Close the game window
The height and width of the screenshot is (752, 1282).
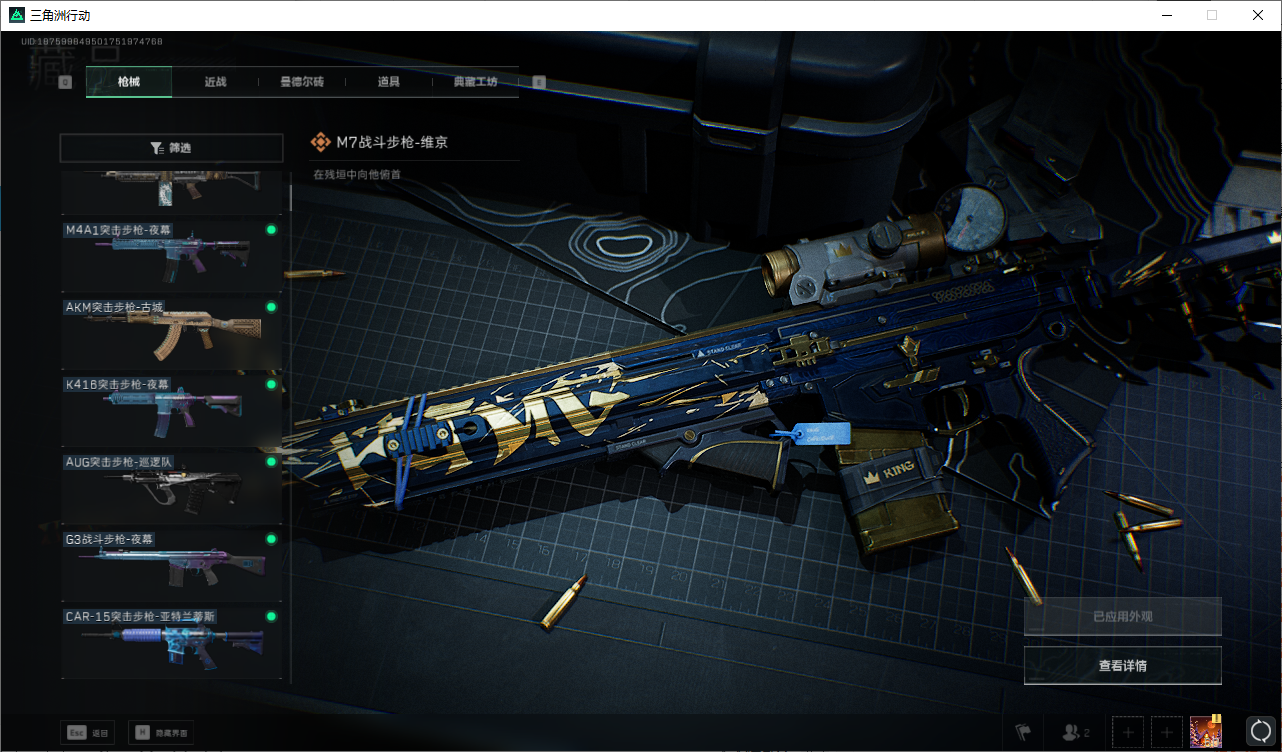(x=1258, y=15)
